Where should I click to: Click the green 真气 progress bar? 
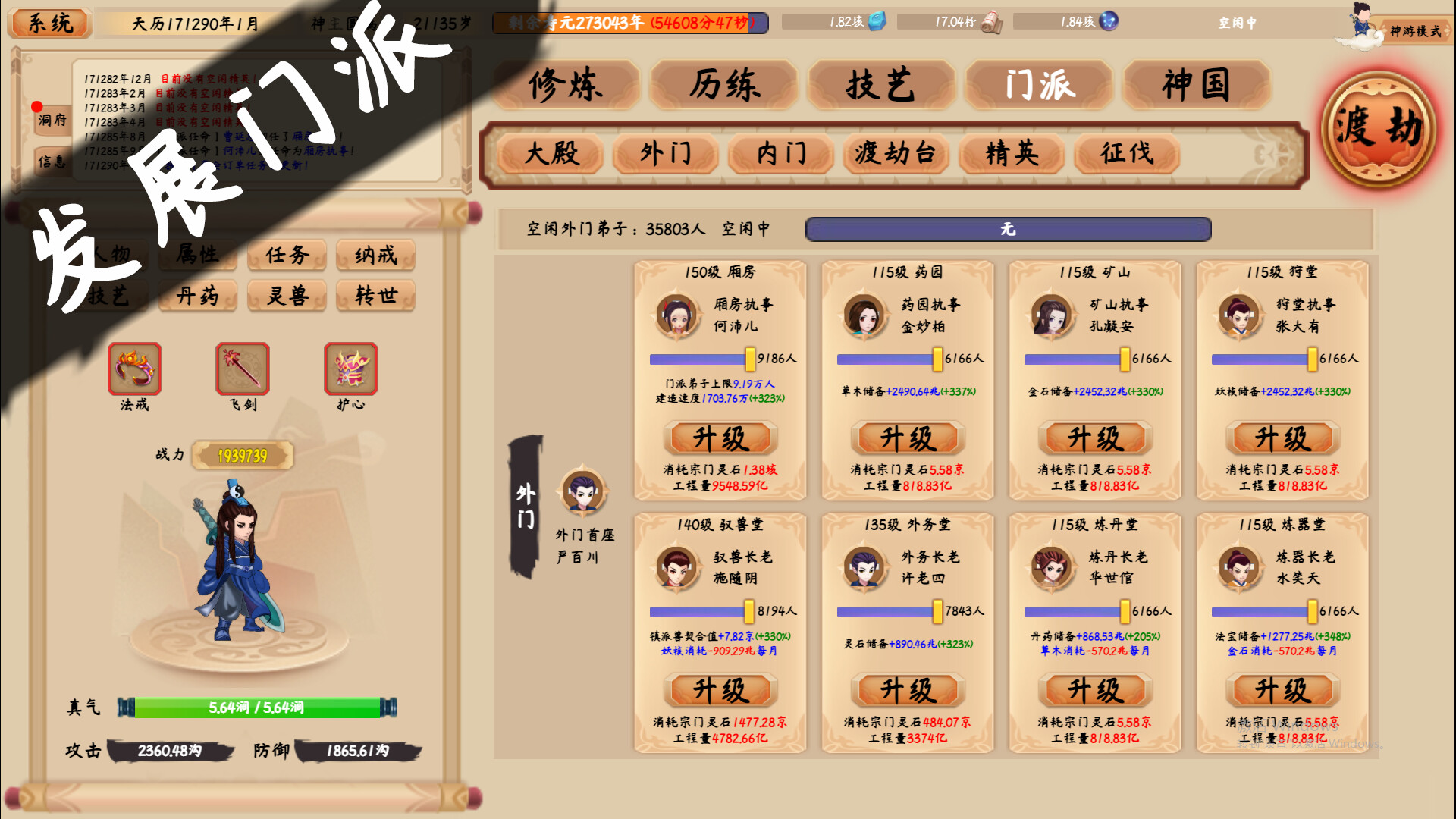click(256, 707)
